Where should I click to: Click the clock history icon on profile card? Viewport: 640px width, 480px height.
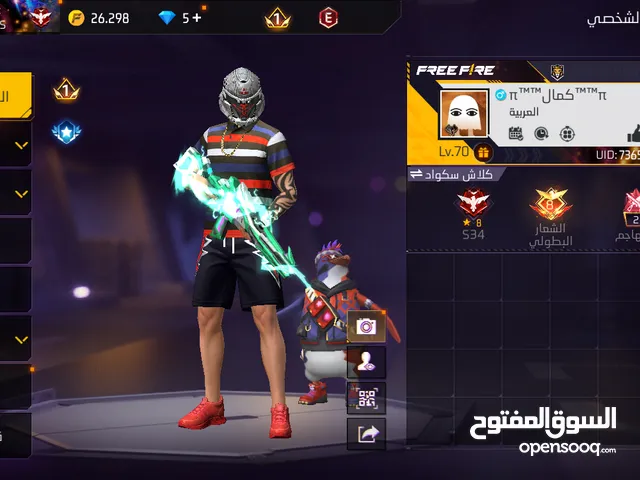[541, 134]
